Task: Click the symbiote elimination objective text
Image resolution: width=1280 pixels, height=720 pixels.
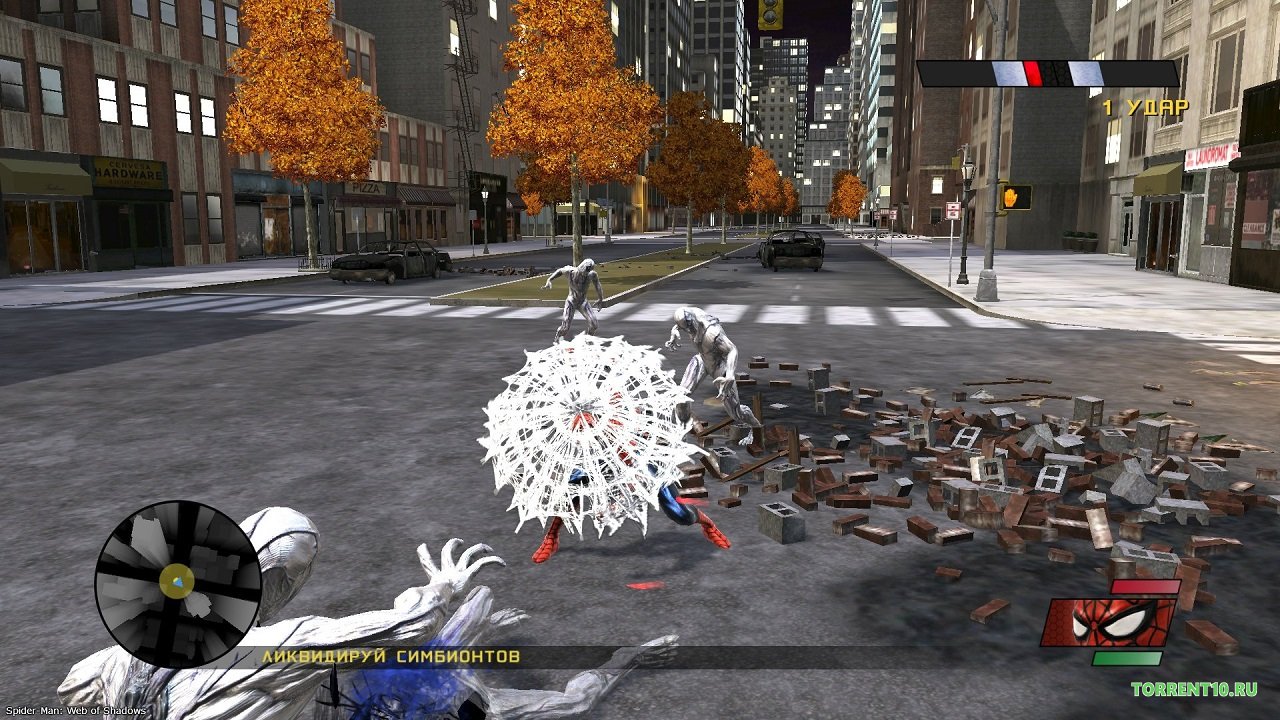Action: point(391,657)
